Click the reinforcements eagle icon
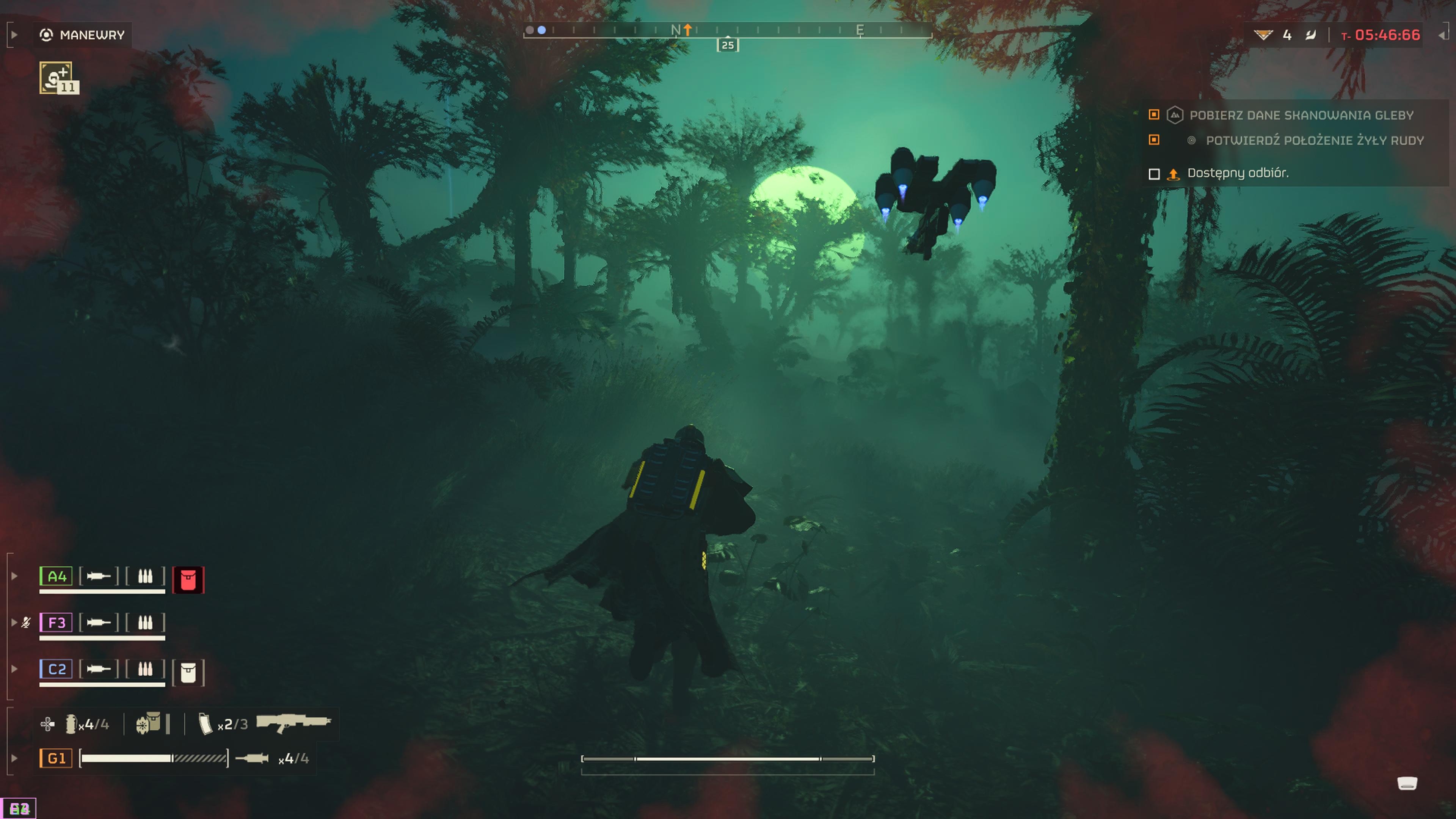 (1263, 35)
